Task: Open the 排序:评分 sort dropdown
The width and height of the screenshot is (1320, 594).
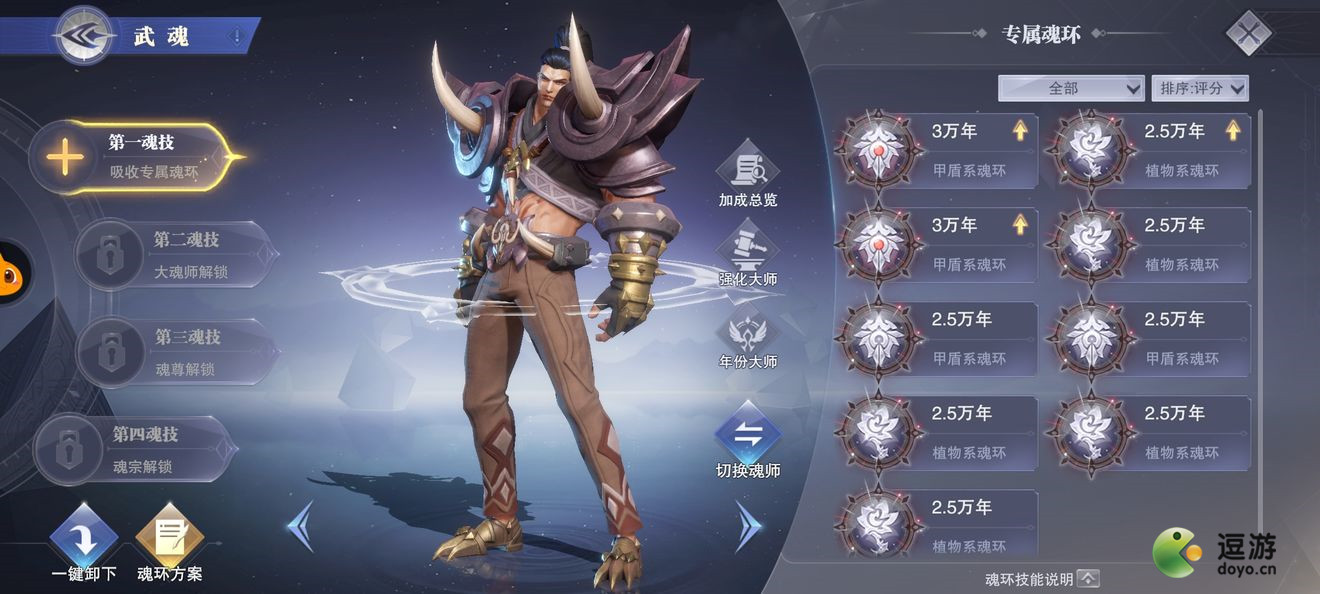Action: [1200, 88]
